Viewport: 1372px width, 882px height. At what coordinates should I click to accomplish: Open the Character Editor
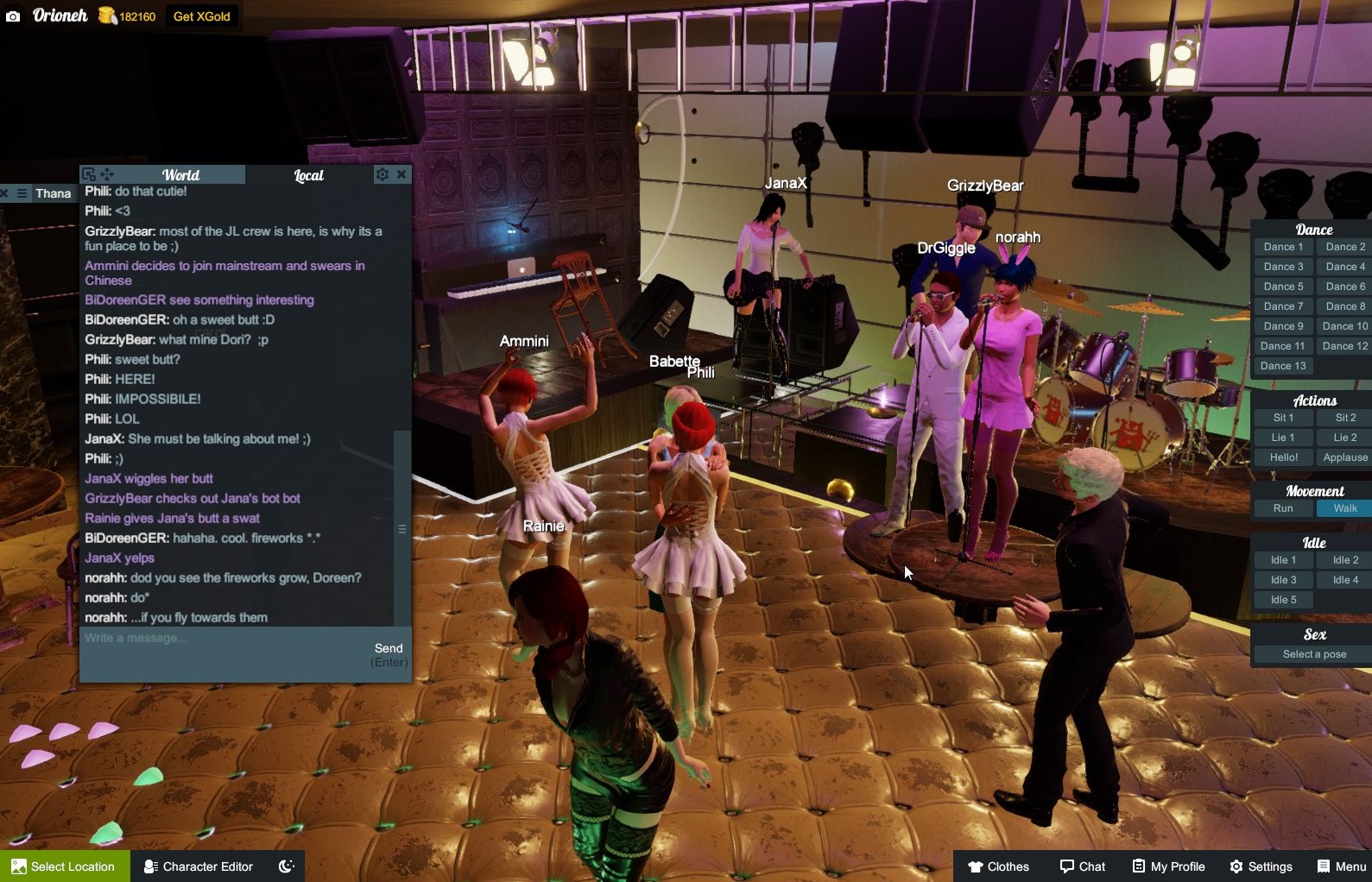point(198,866)
